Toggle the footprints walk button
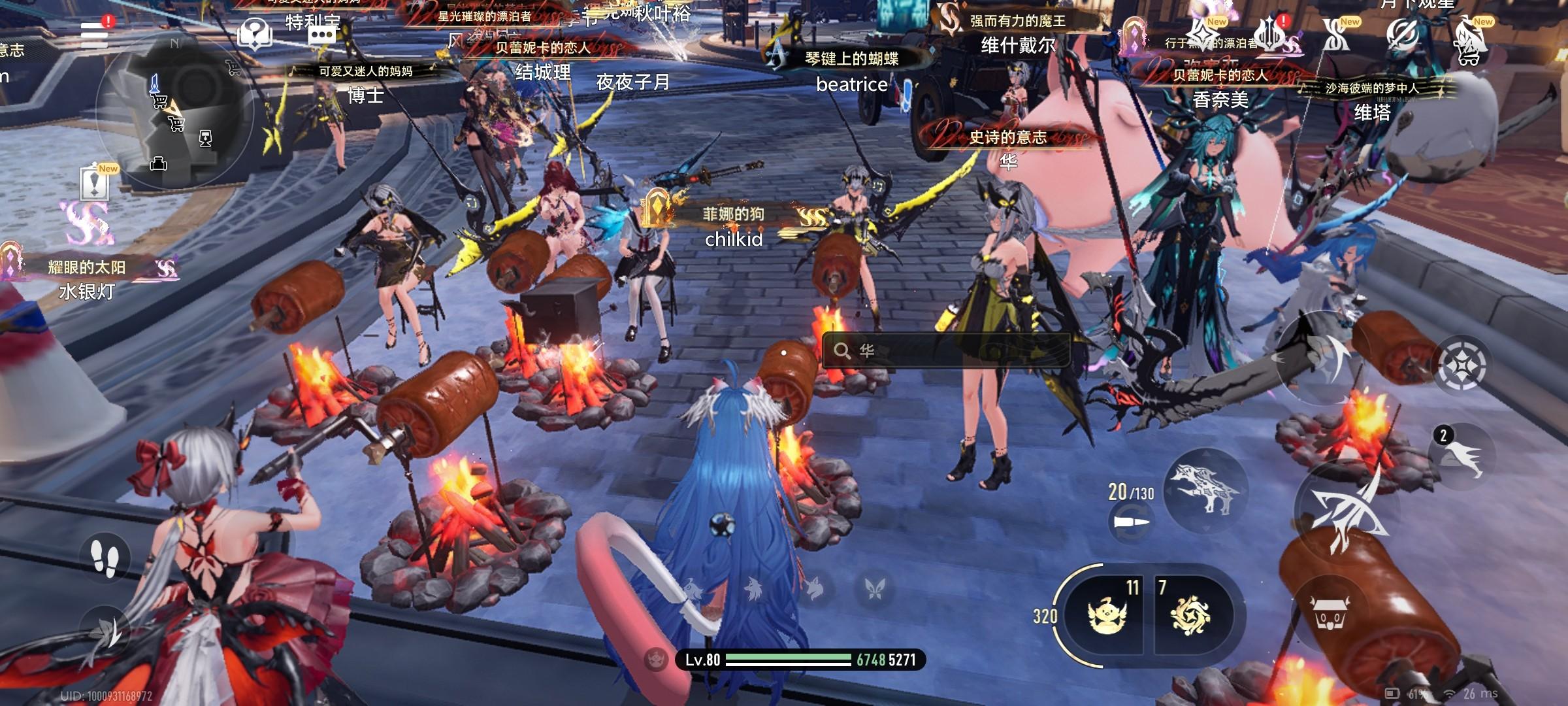The image size is (1568, 706). click(x=105, y=558)
